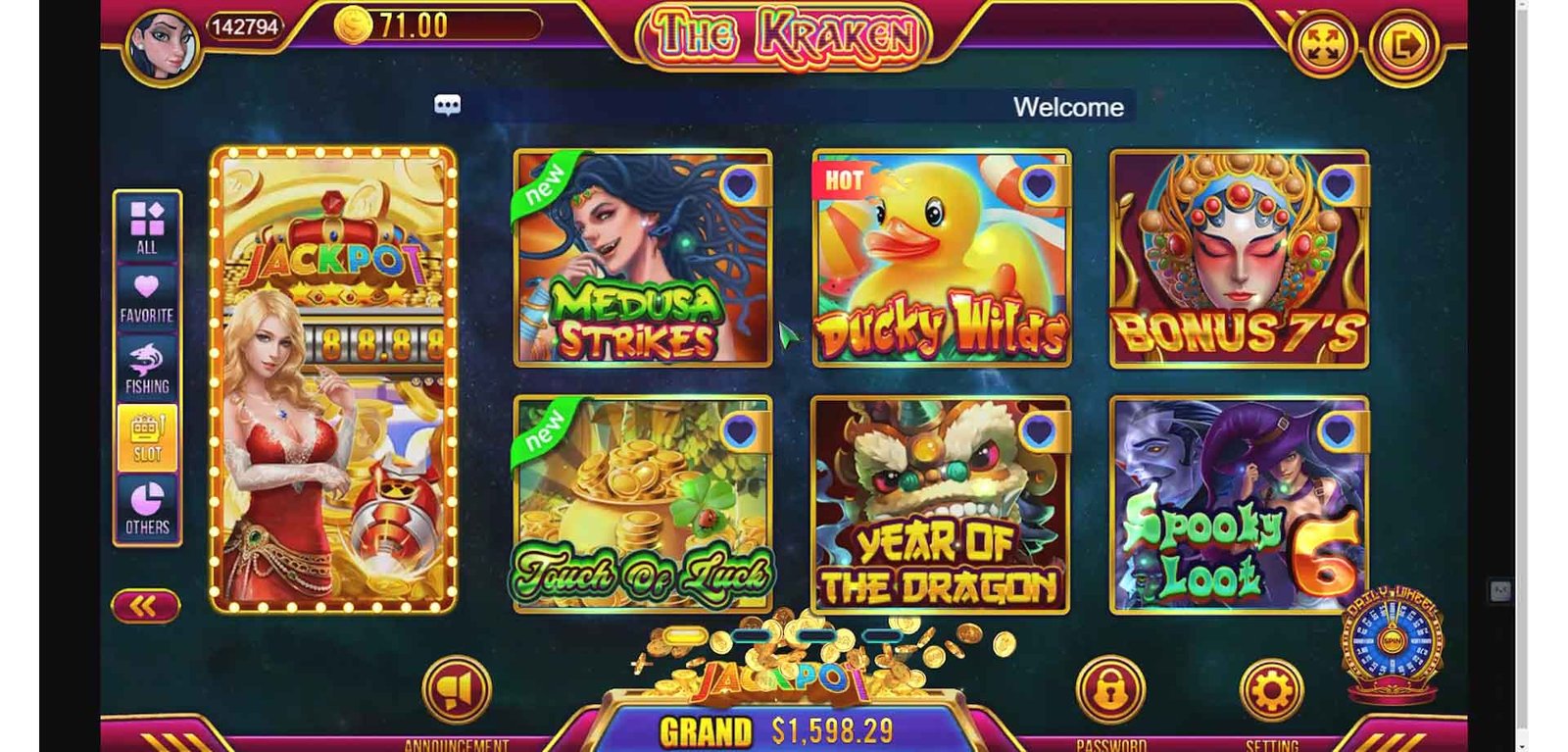Switch to the ALL games category
Screen dimensions: 1568x752
(147, 226)
